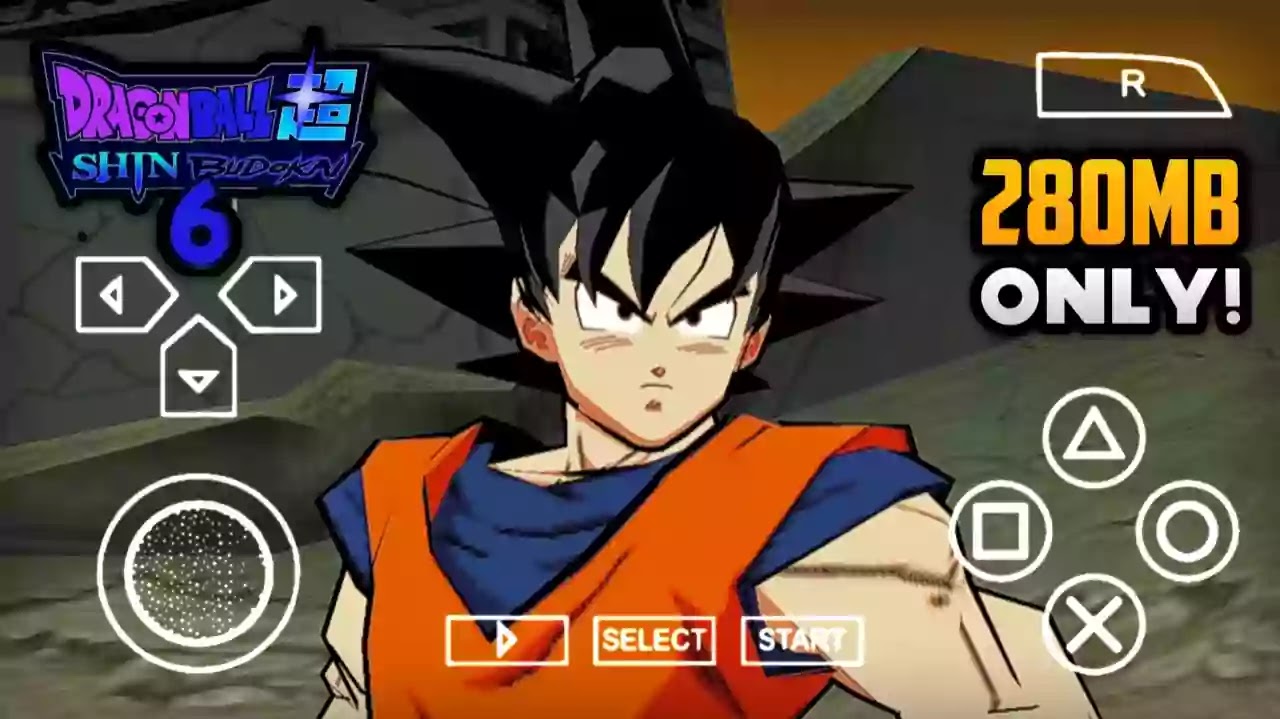Tap the D-pad right arrow

pos(272,295)
